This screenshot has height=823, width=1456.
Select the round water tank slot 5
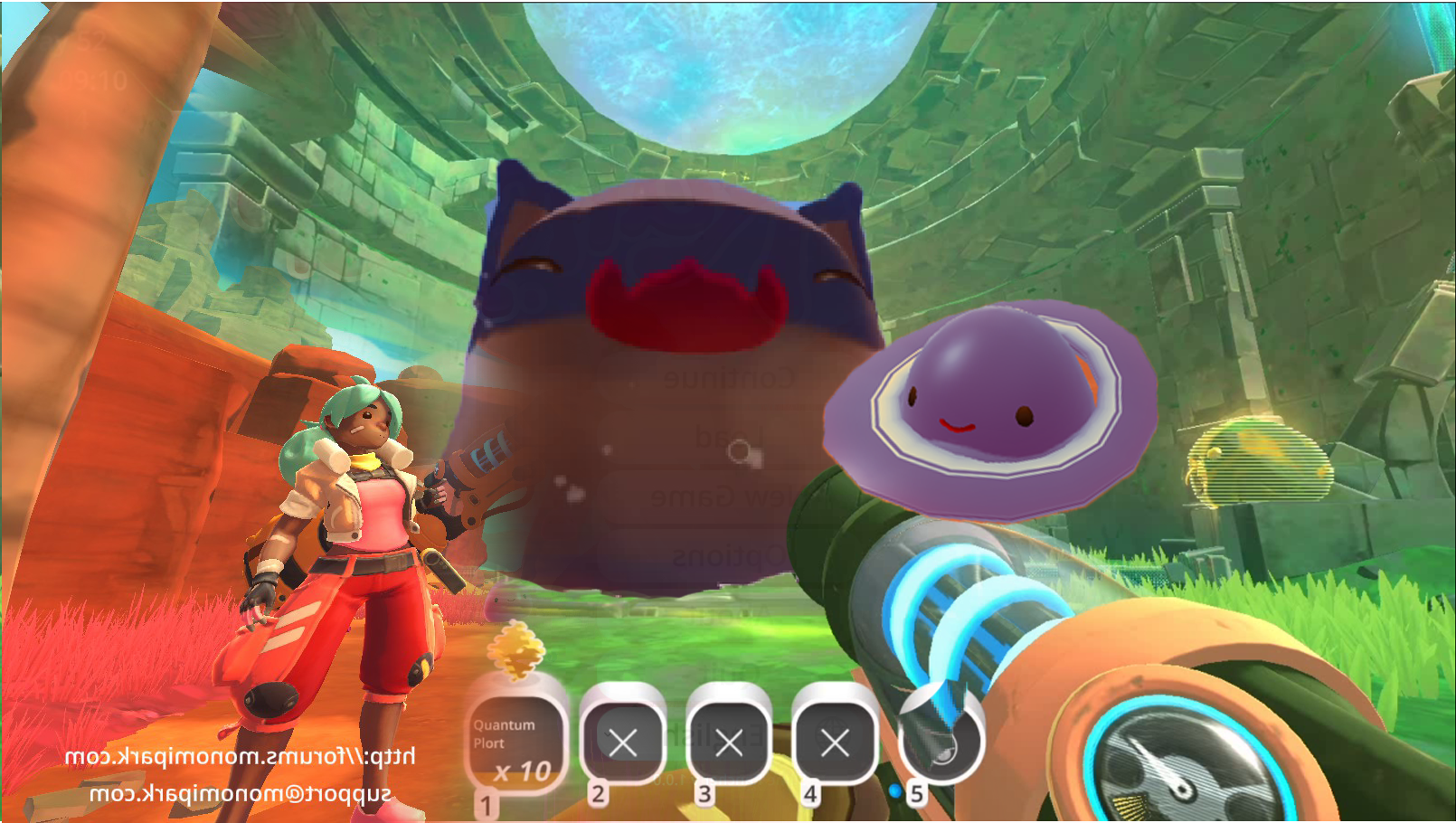[941, 743]
